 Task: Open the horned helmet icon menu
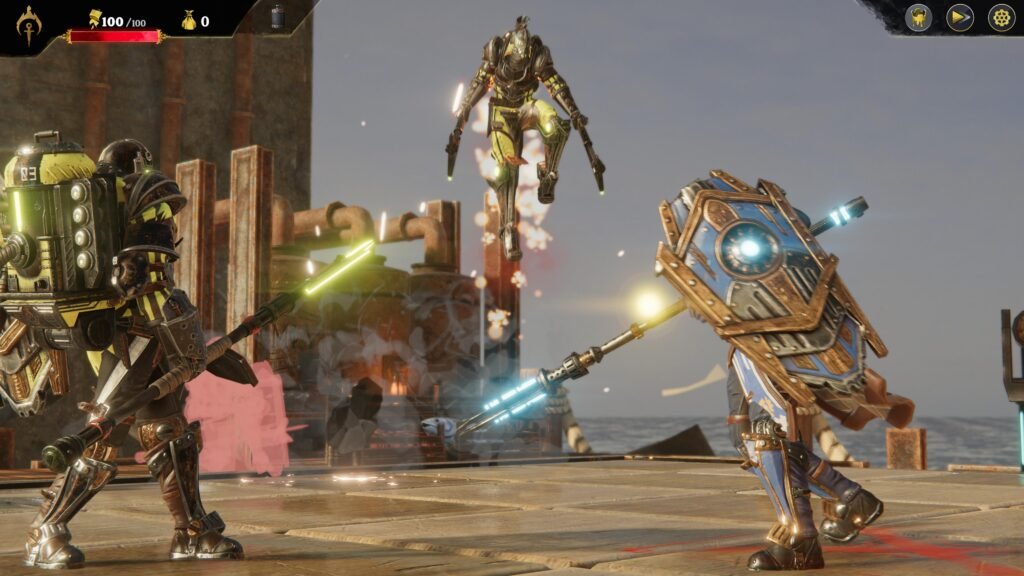pyautogui.click(x=919, y=18)
